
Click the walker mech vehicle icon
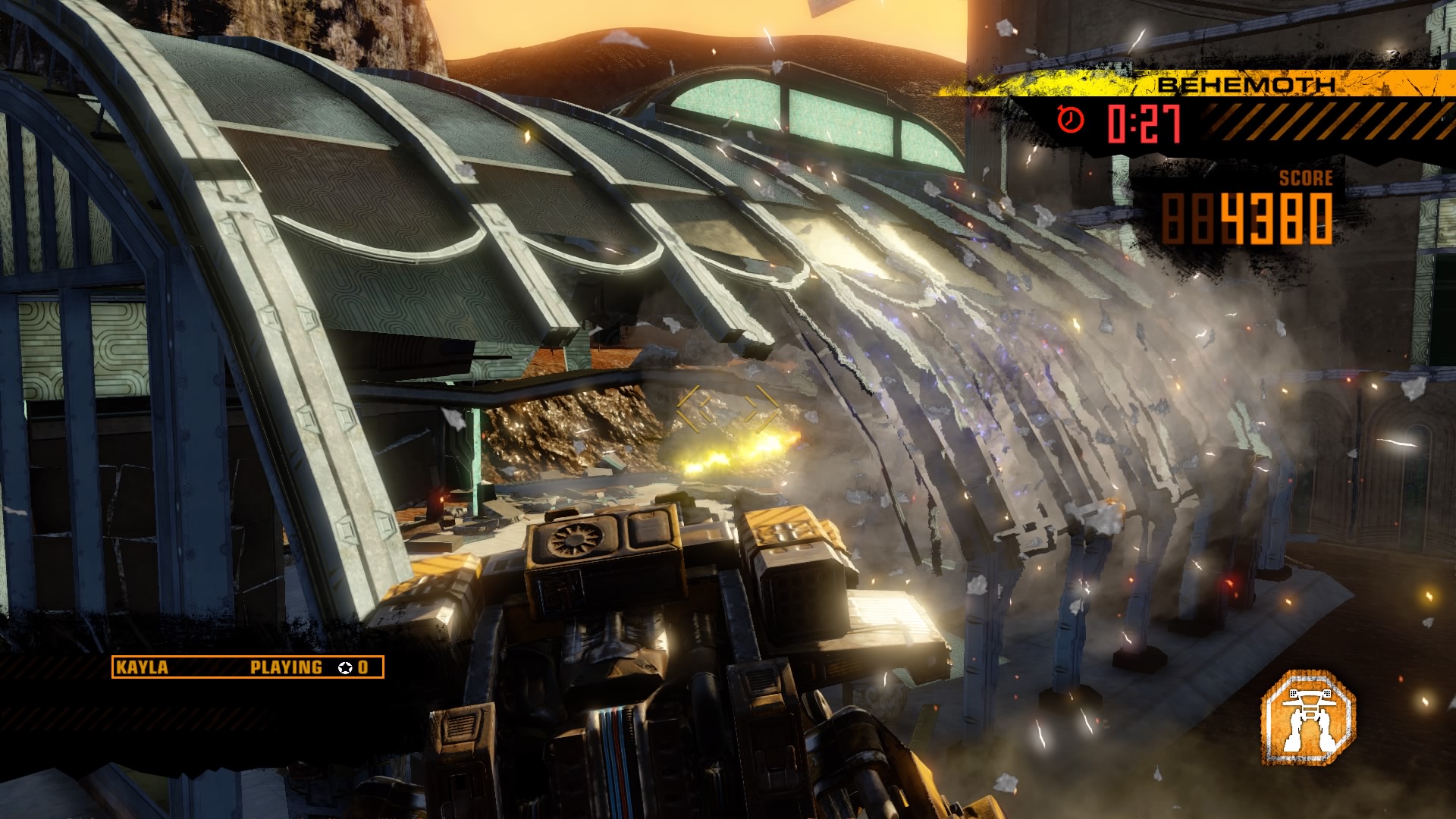[x=1308, y=717]
